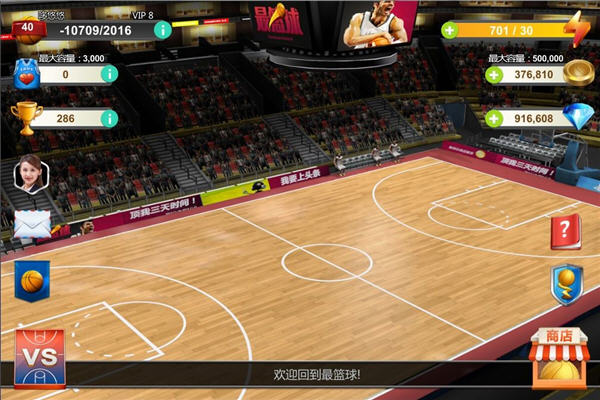Open the red book icon
This screenshot has width=600, height=400.
pos(565,232)
